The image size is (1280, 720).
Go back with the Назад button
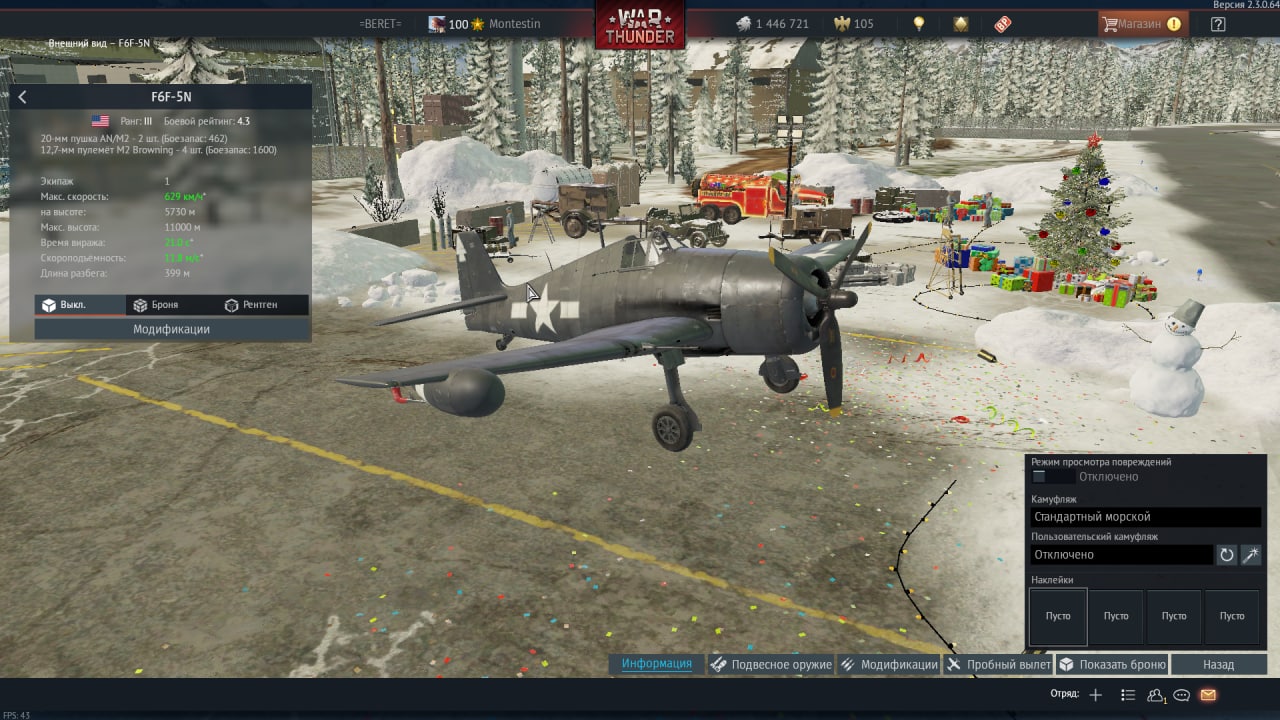coord(1218,664)
